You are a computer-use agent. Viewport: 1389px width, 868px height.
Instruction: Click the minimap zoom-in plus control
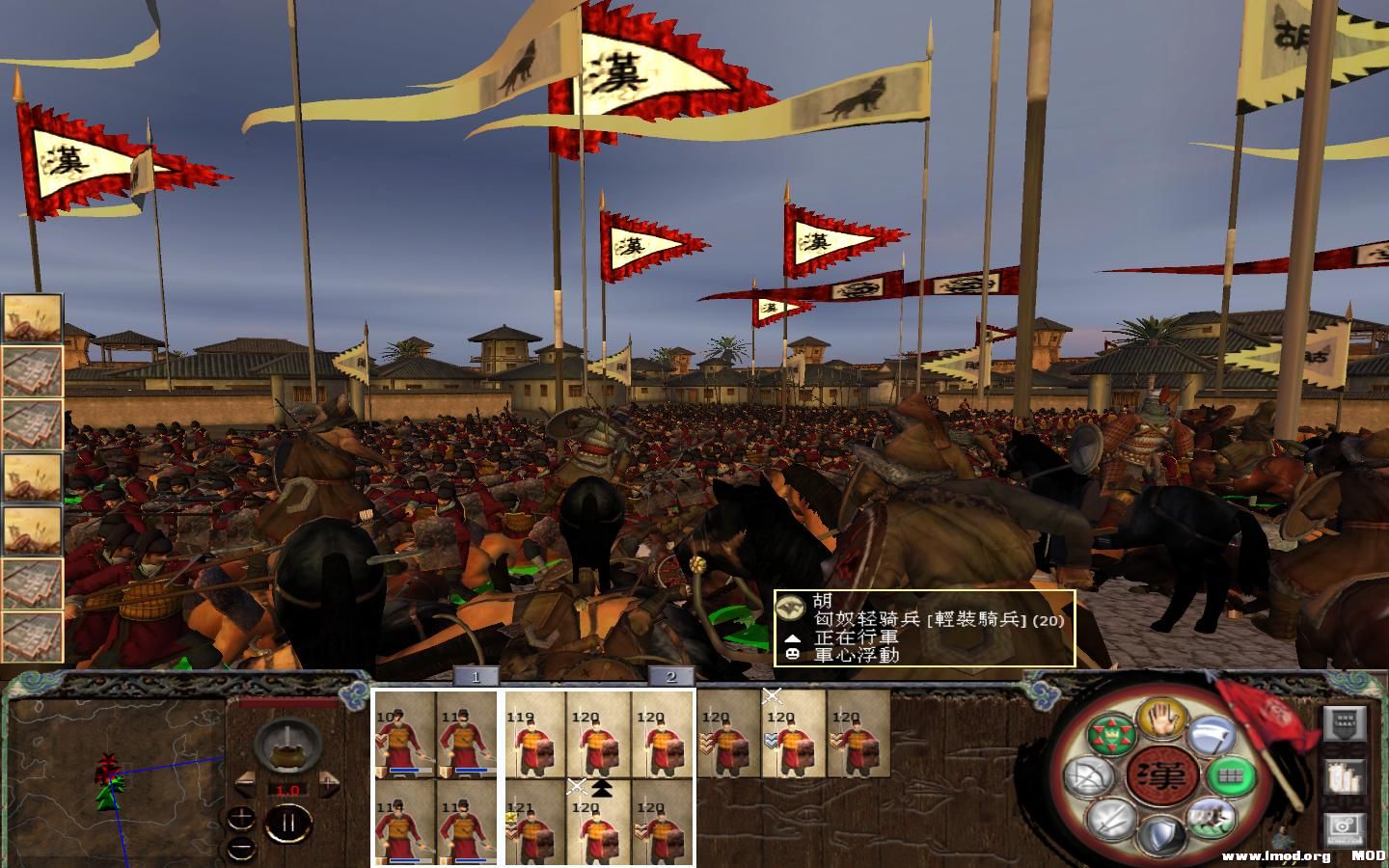[x=240, y=818]
